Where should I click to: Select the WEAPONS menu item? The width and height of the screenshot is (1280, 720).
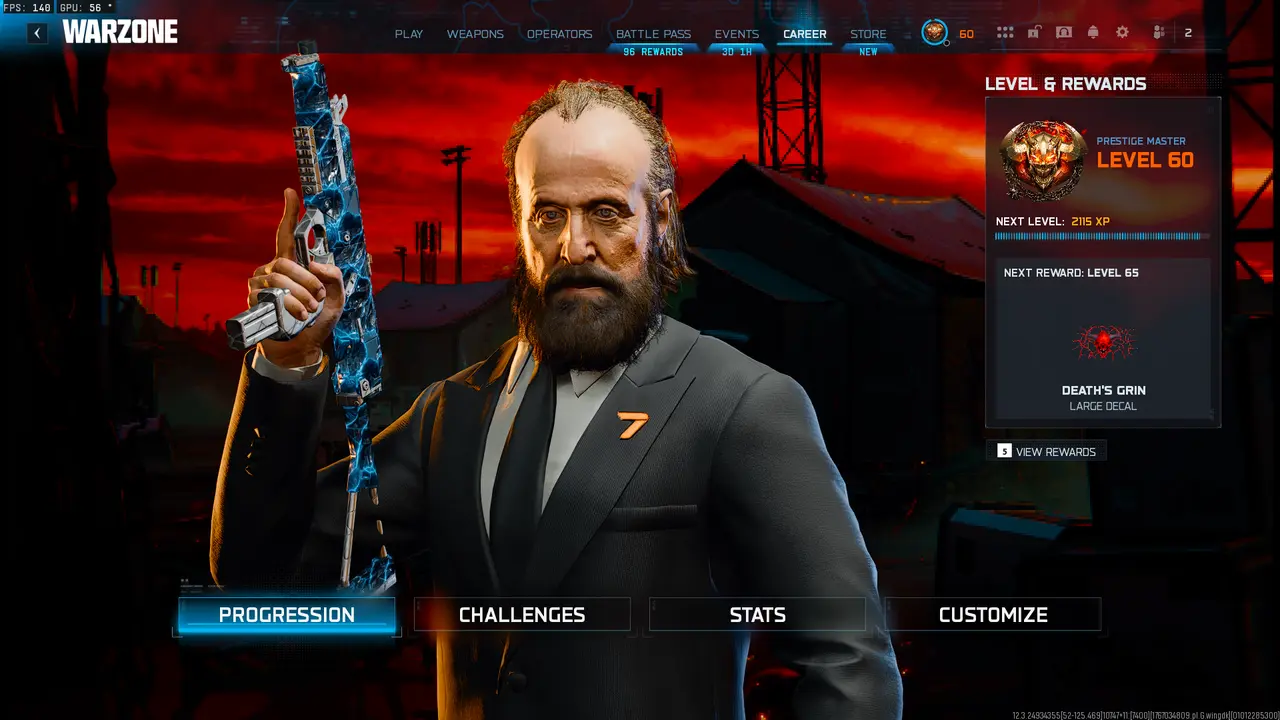click(x=475, y=33)
